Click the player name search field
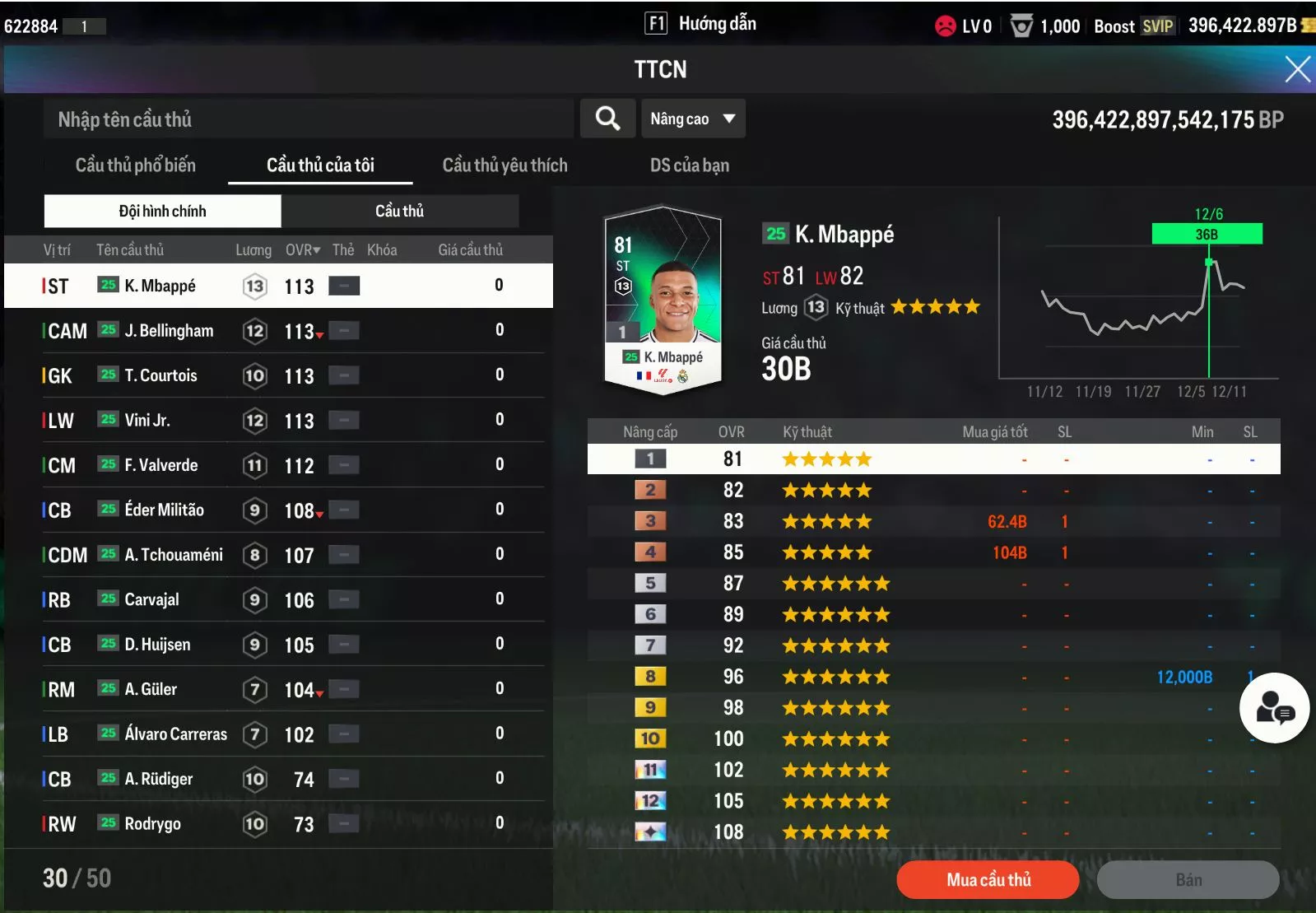The width and height of the screenshot is (1316, 913). [308, 119]
